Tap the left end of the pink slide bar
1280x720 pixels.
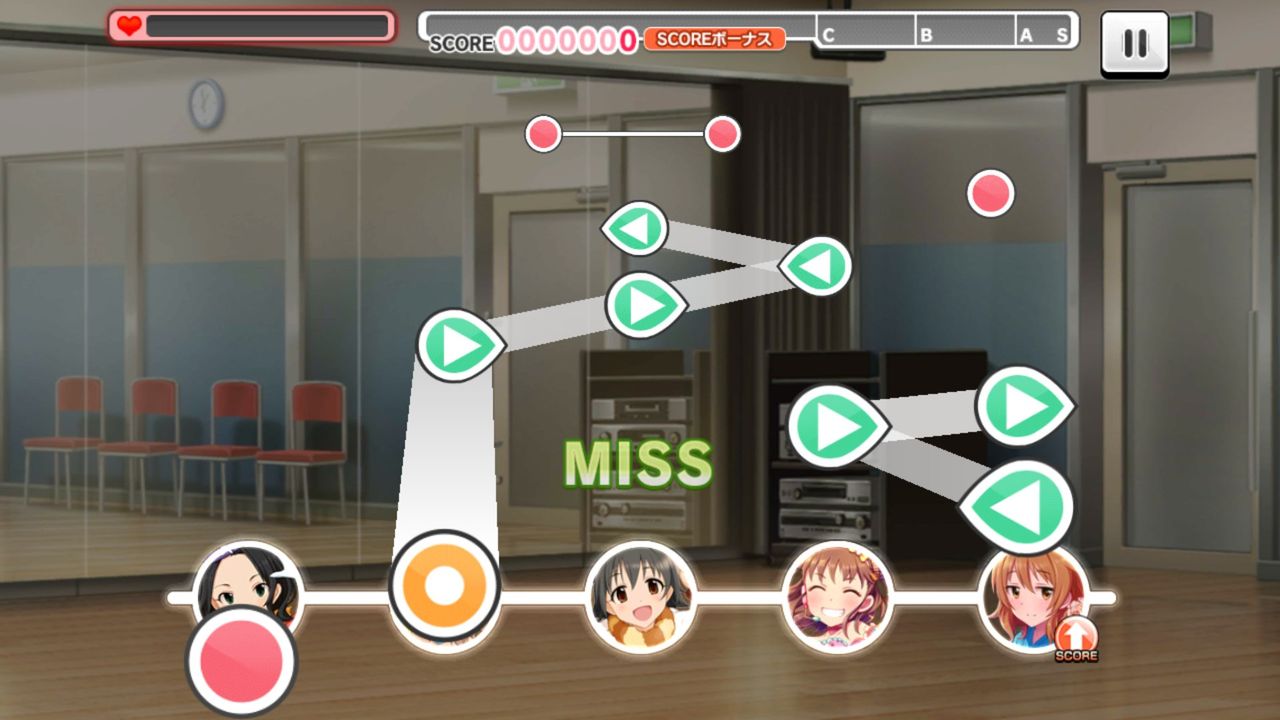pyautogui.click(x=545, y=133)
